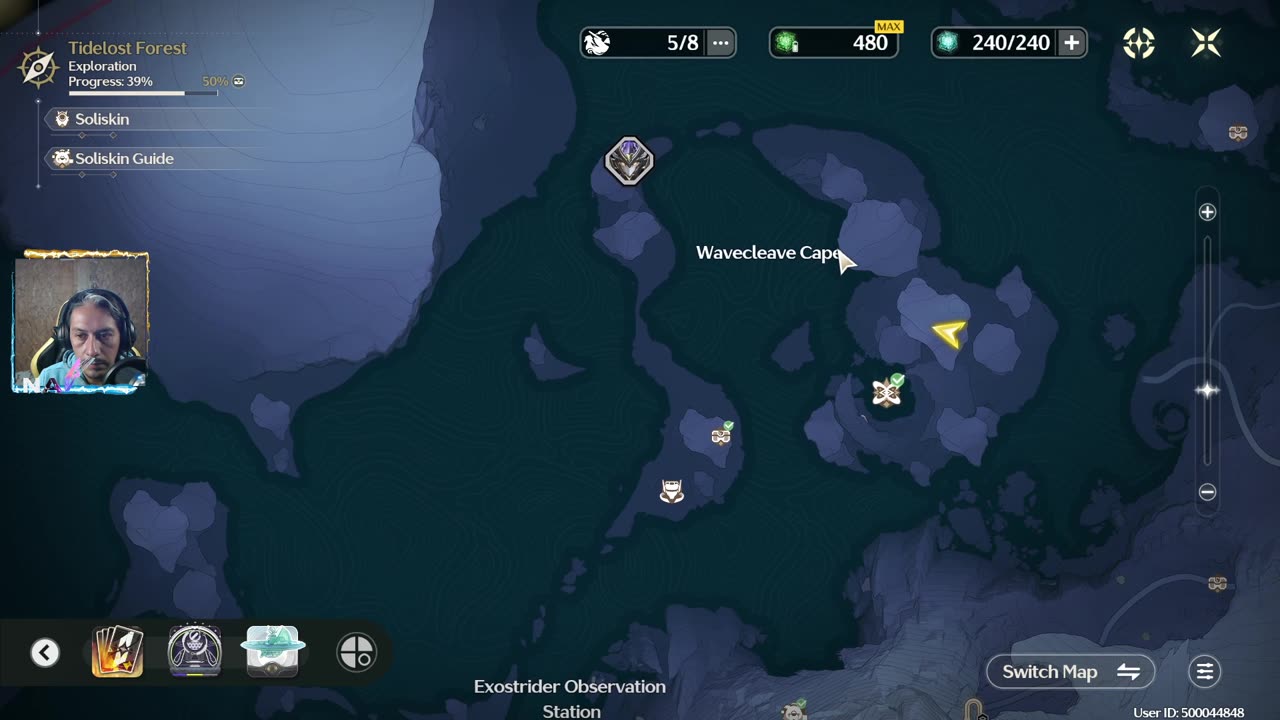Image resolution: width=1280 pixels, height=720 pixels.
Task: Click the crosshair map pin tool
Action: coord(357,653)
